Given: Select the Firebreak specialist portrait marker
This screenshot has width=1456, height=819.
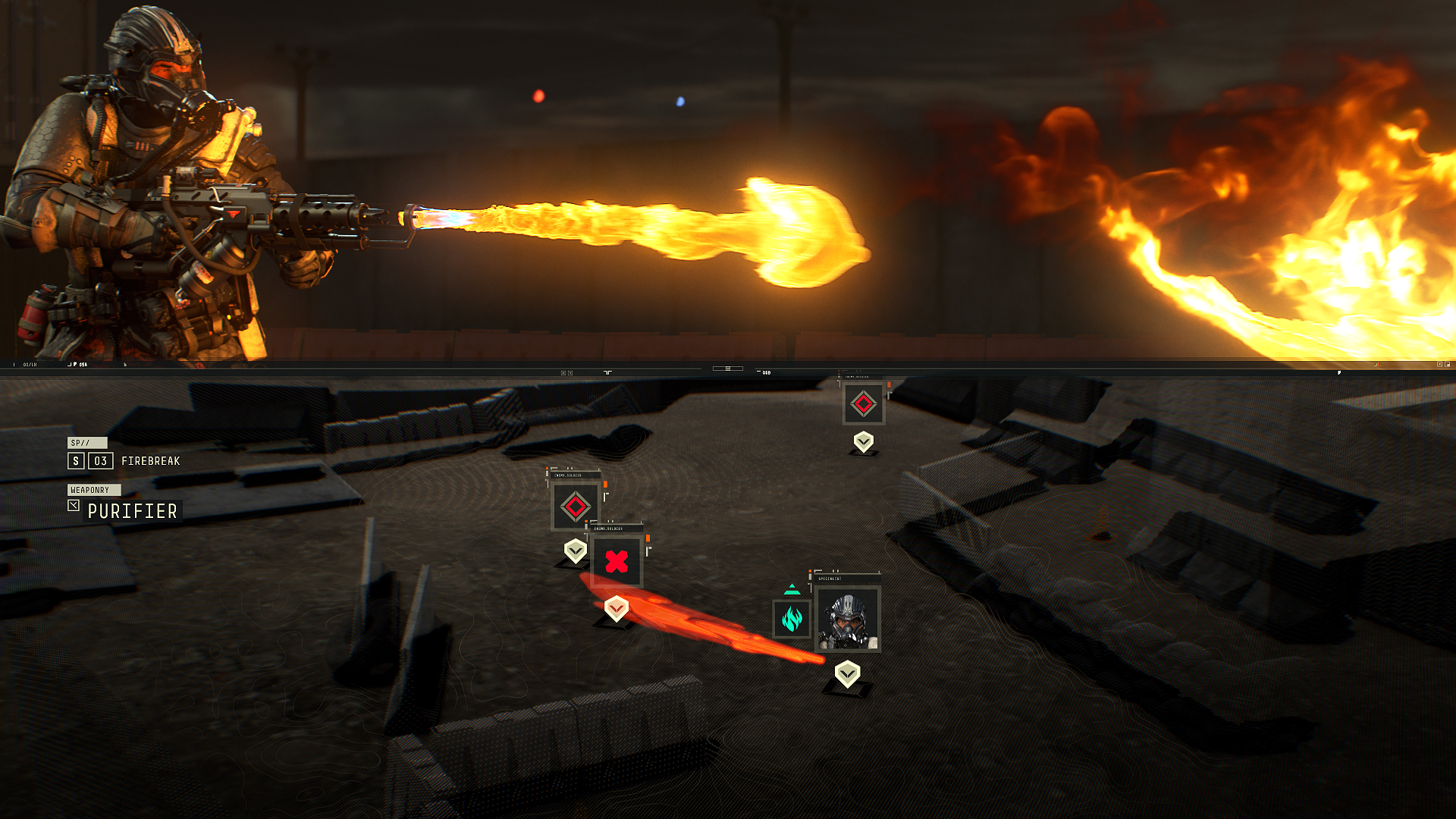Looking at the screenshot, I should [847, 619].
